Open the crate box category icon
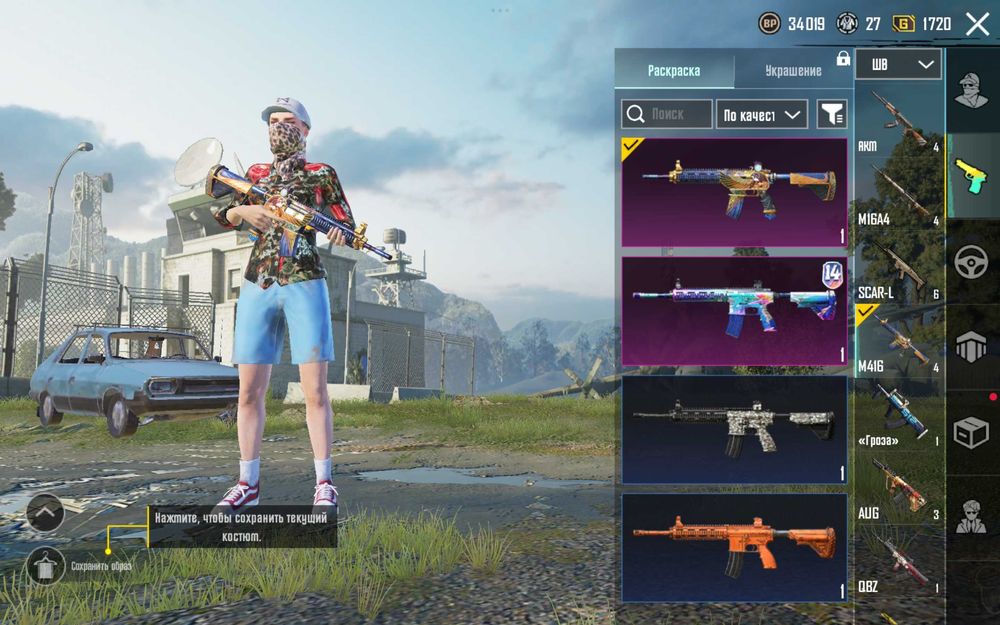This screenshot has height=625, width=1000. tap(971, 432)
